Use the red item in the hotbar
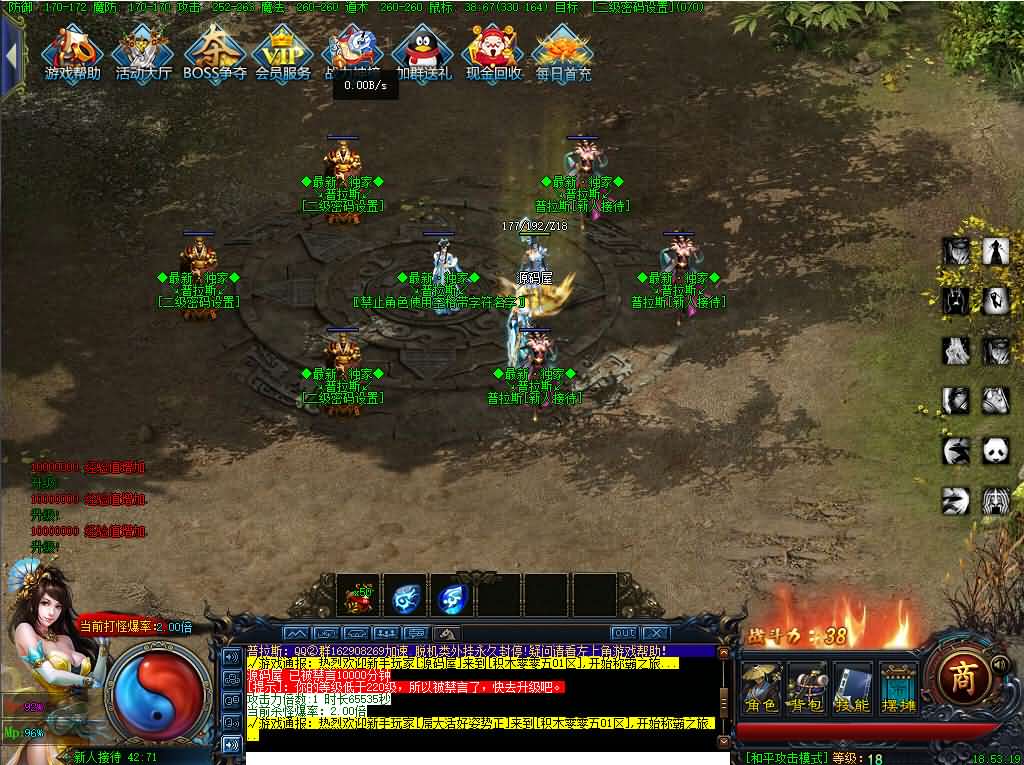The height and width of the screenshot is (765, 1024). (356, 597)
